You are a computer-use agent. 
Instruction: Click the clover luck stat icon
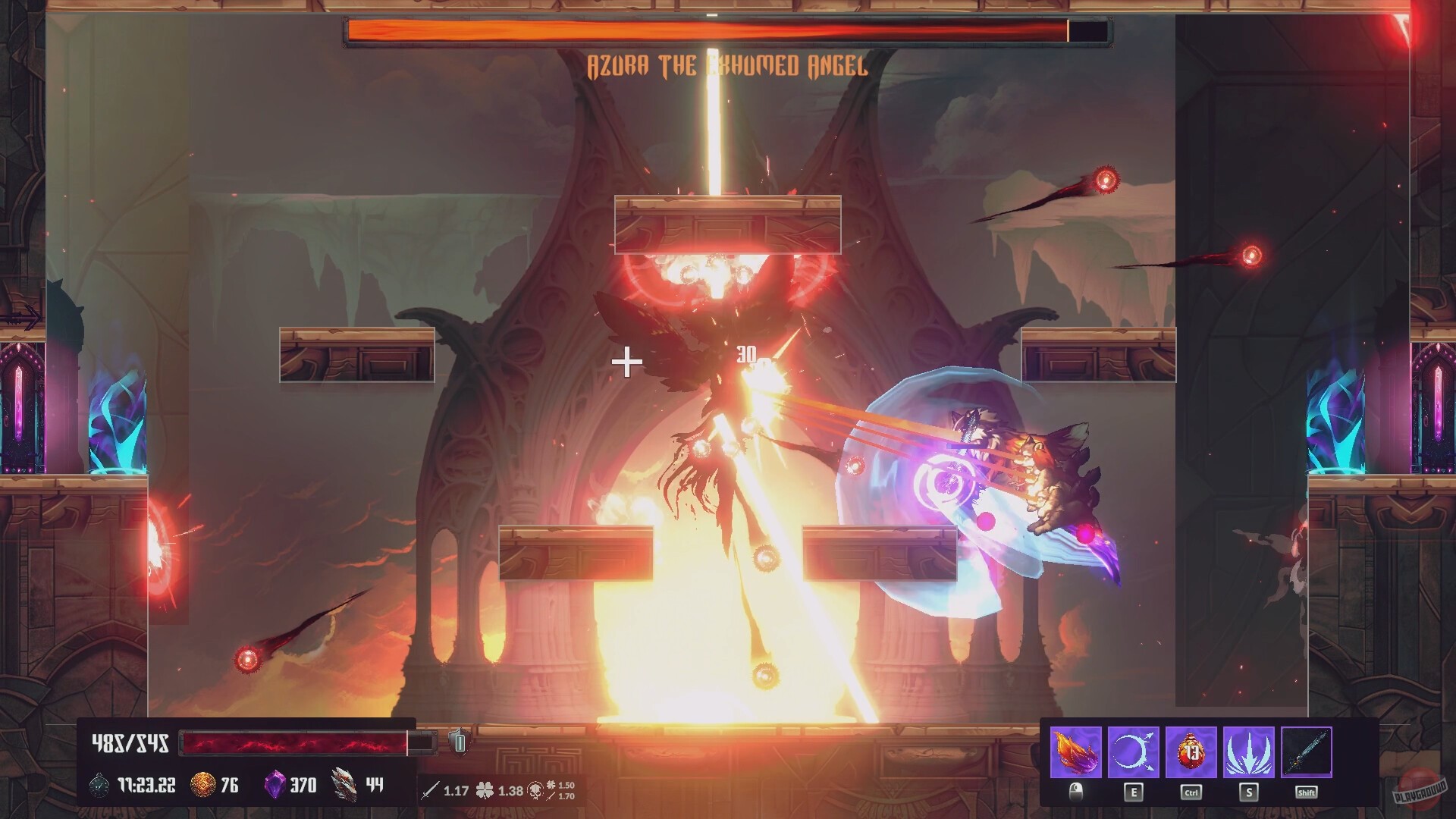[485, 789]
